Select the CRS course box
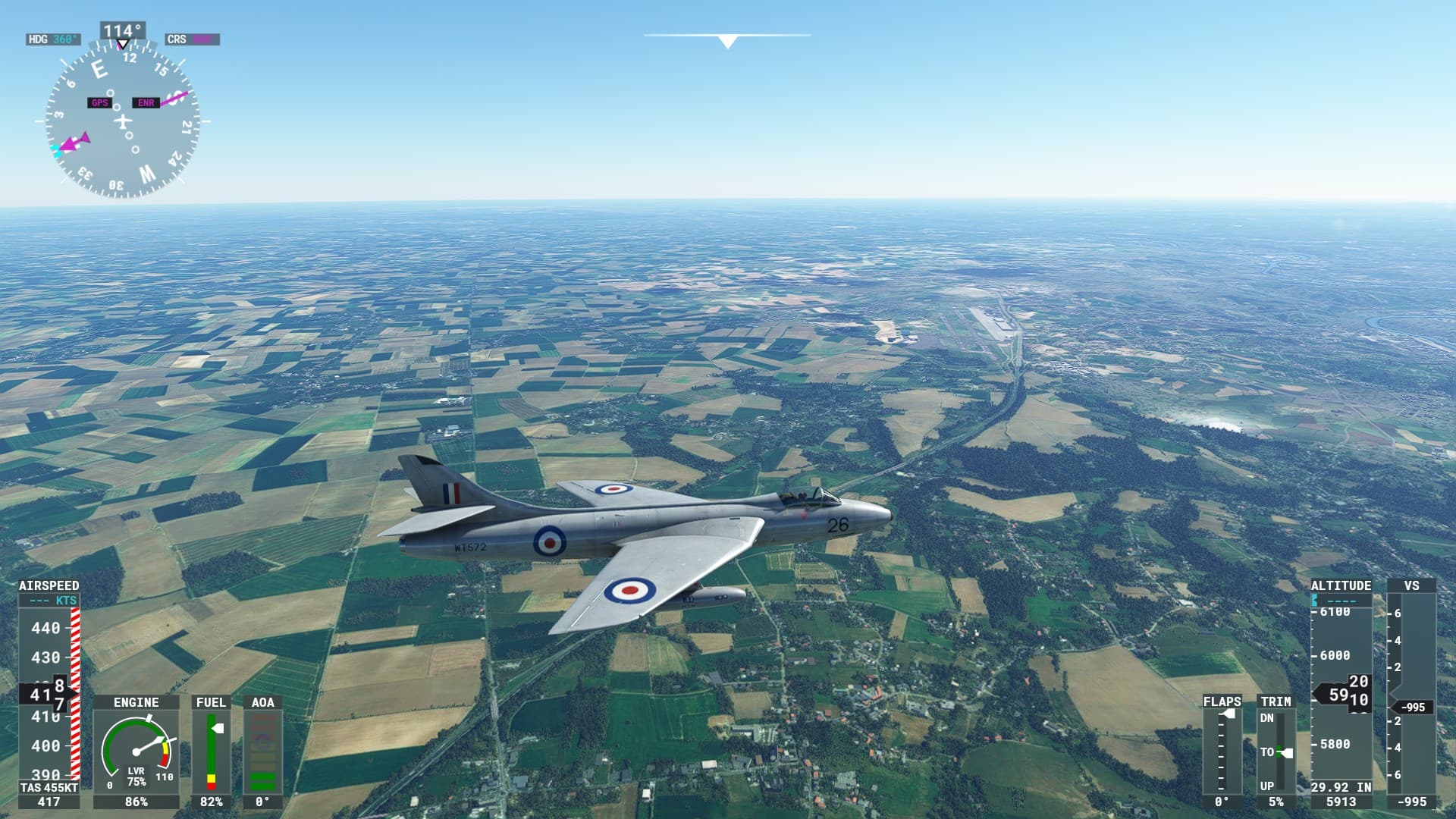The height and width of the screenshot is (819, 1456). pyautogui.click(x=193, y=39)
